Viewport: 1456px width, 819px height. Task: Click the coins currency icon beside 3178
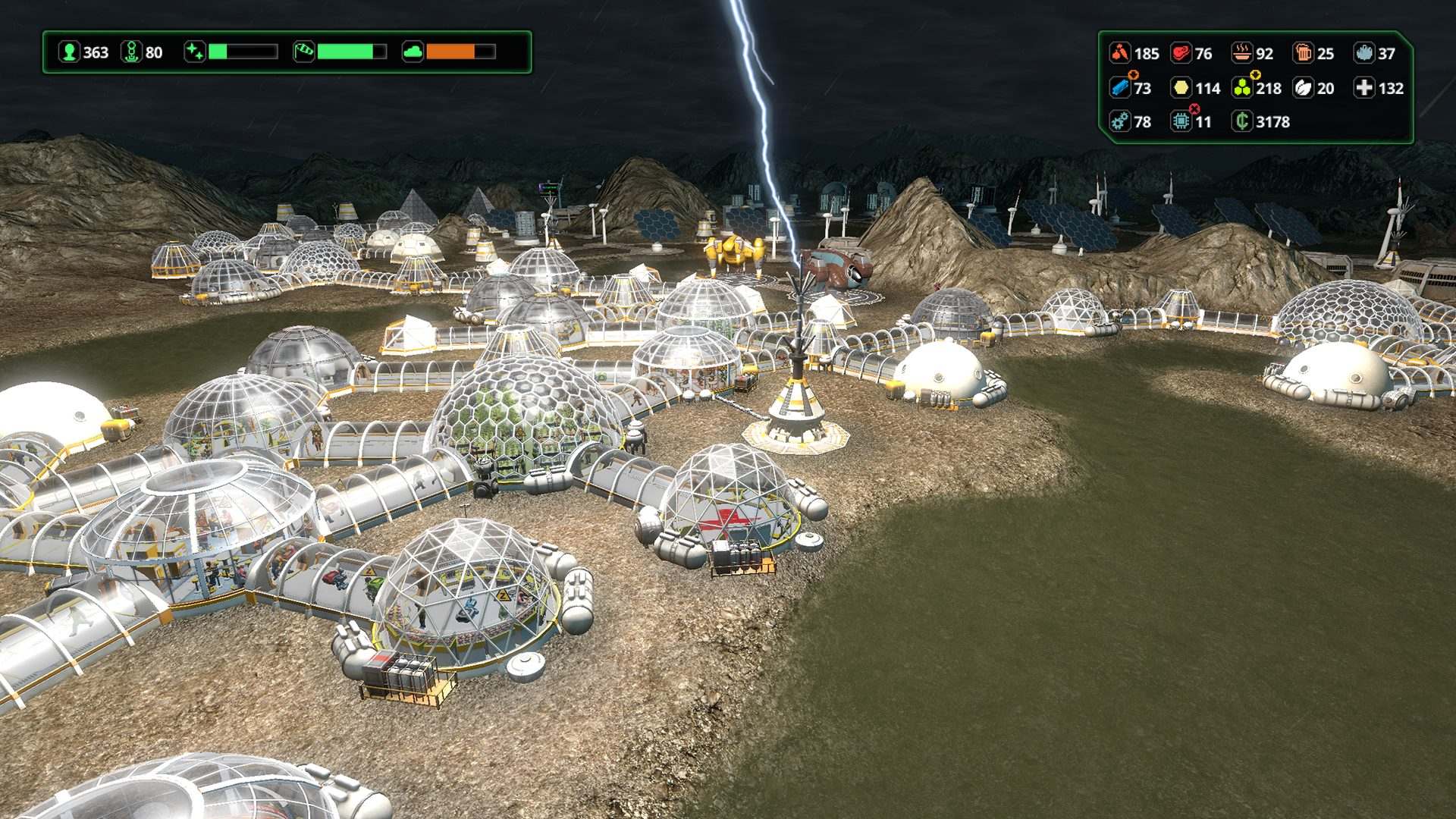[1244, 121]
